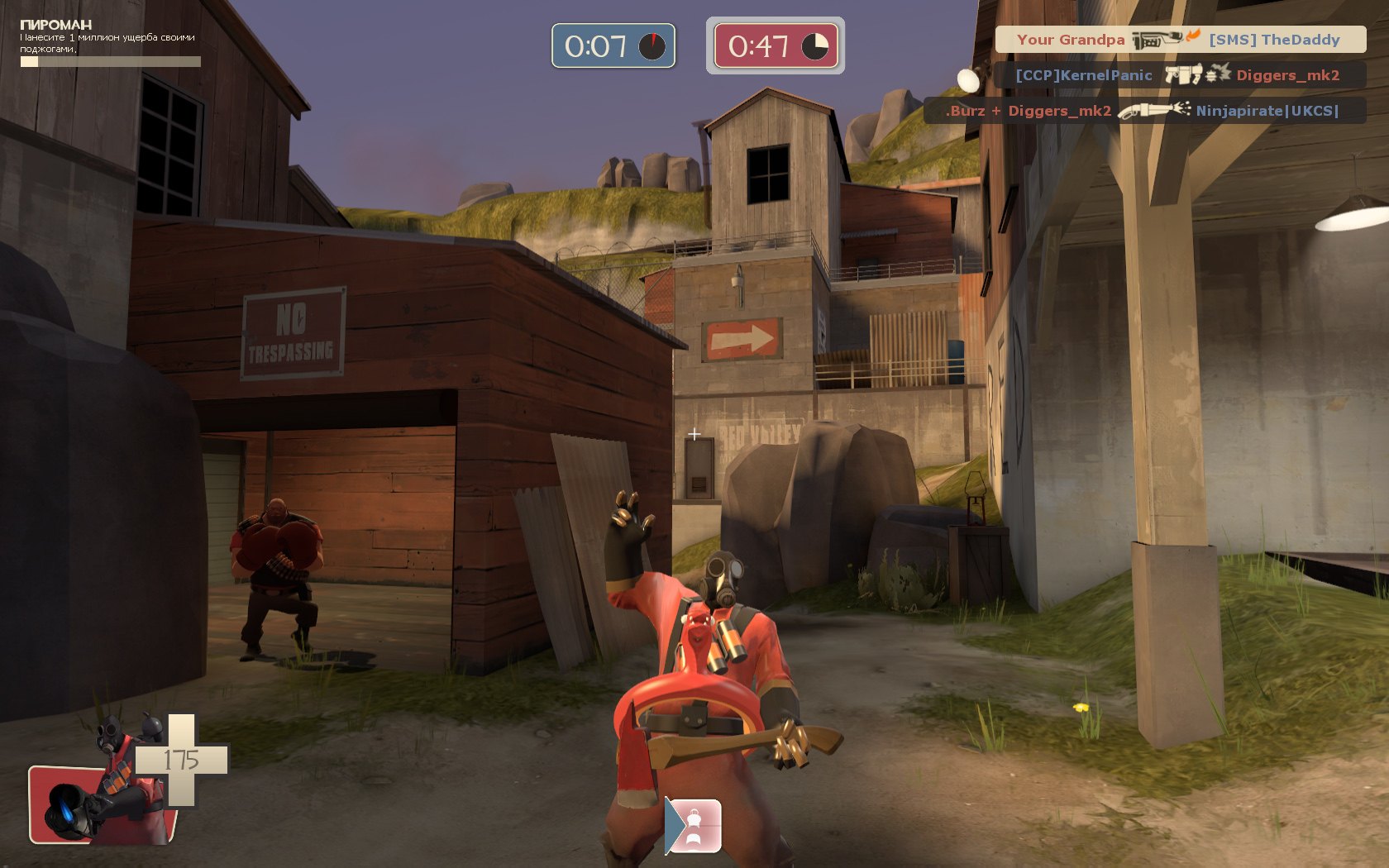The image size is (1389, 868).
Task: Click the Pyro class portrait
Action: point(103,799)
